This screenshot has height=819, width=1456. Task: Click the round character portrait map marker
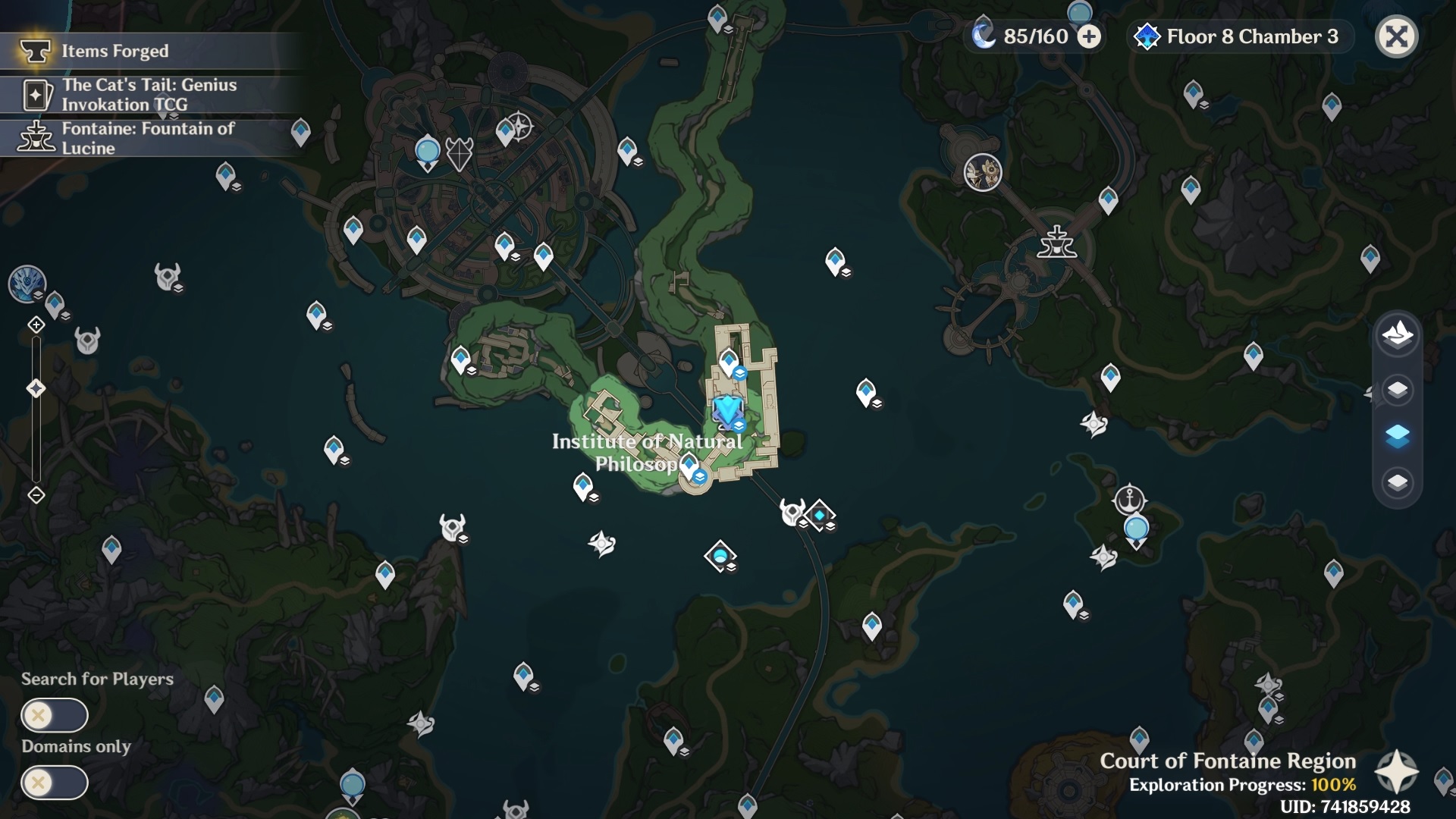tap(983, 173)
